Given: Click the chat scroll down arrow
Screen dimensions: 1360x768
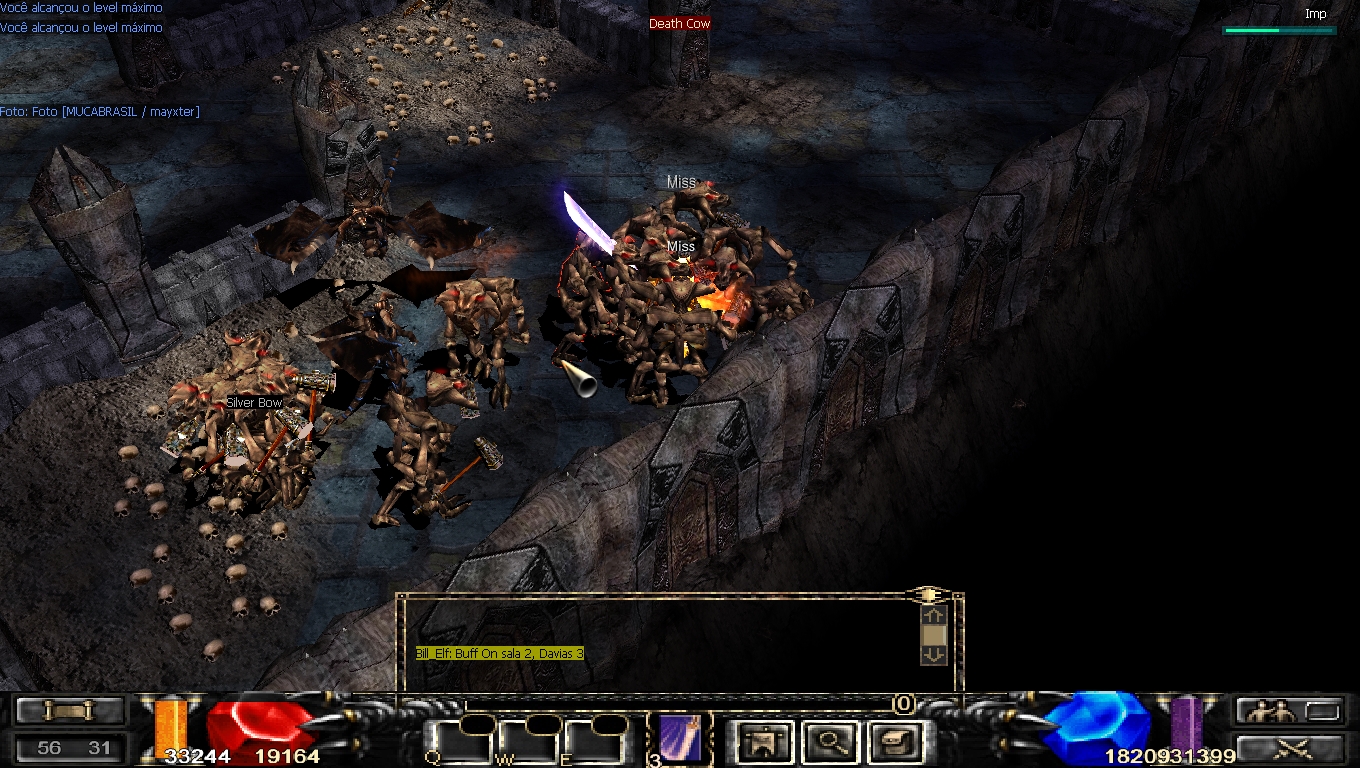Looking at the screenshot, I should tap(933, 655).
